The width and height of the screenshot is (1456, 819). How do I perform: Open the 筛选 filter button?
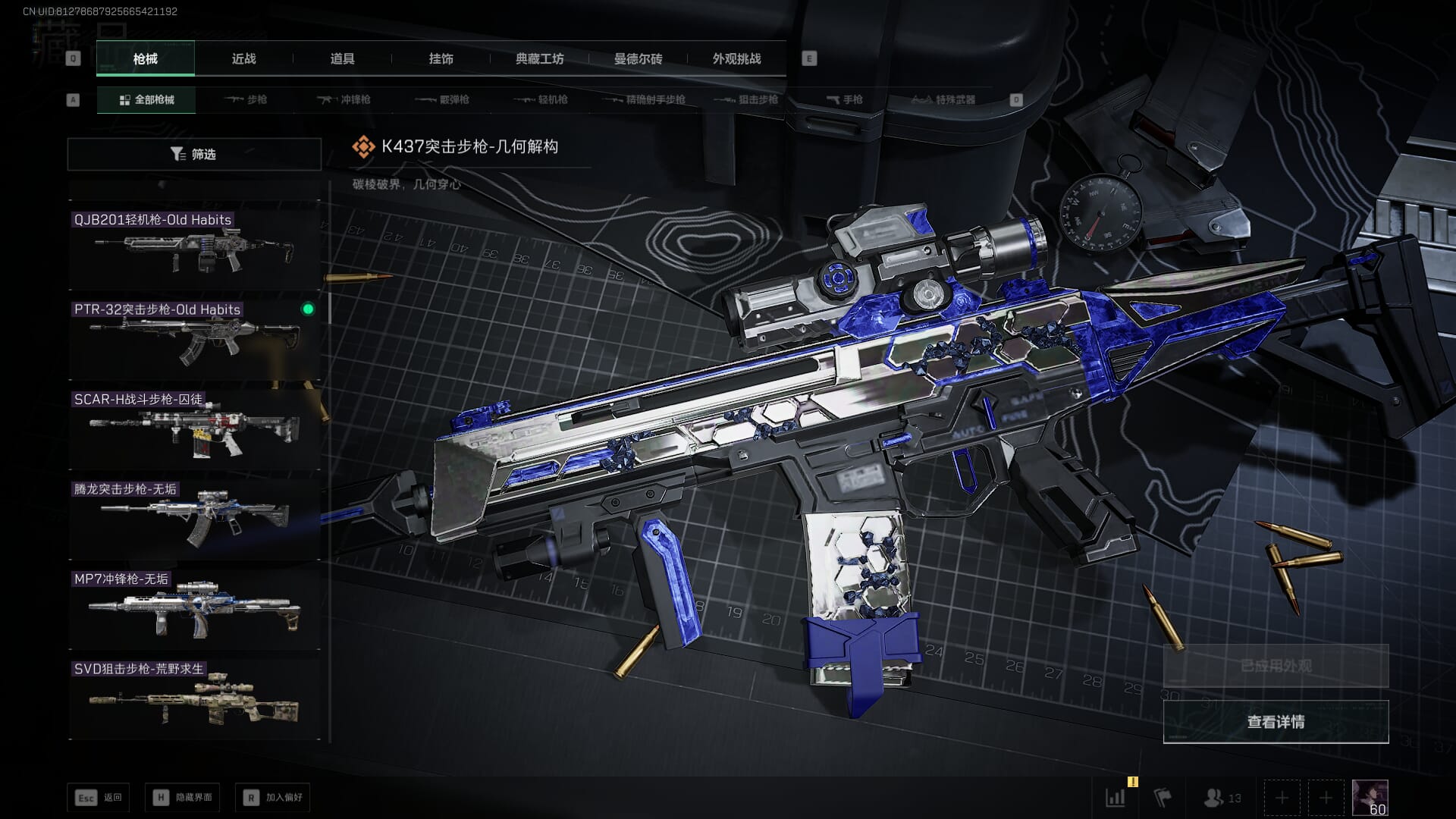[x=194, y=154]
